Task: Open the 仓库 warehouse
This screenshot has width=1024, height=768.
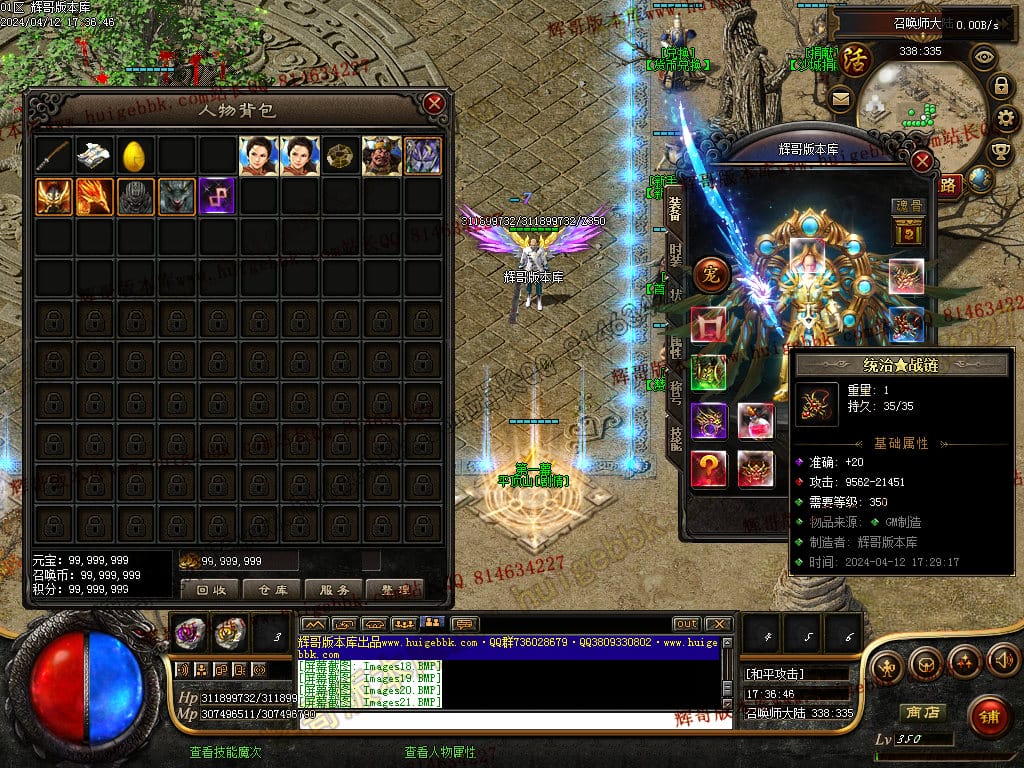Action: tap(272, 590)
